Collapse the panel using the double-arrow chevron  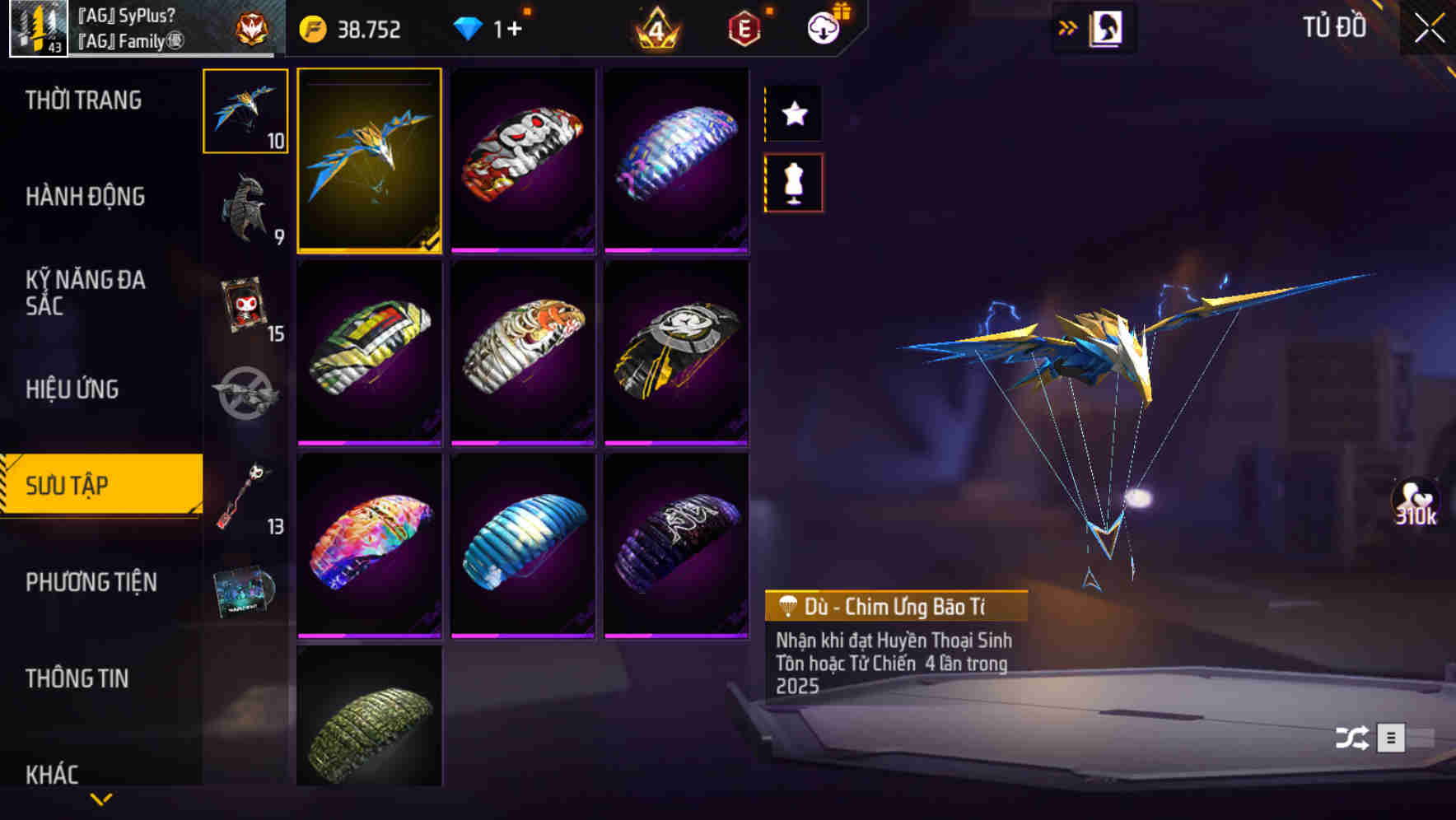click(x=1068, y=26)
